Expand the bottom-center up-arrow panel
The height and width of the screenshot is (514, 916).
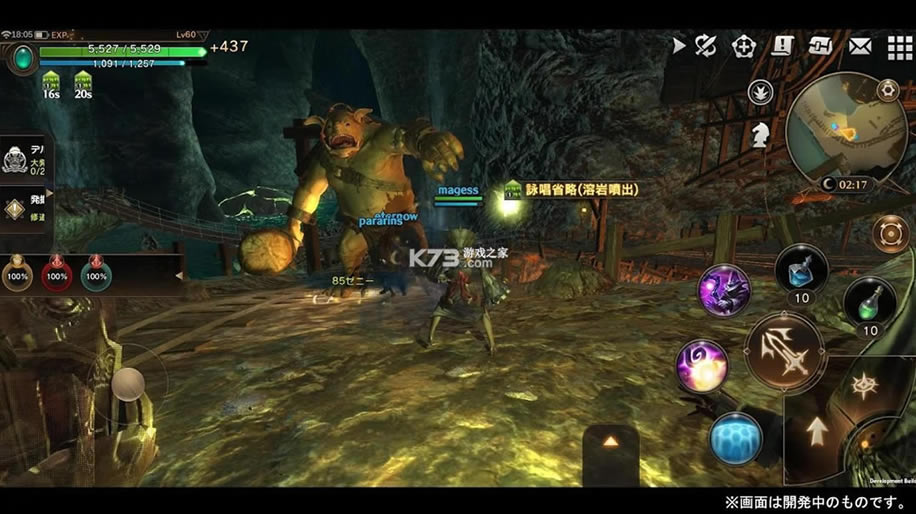click(610, 441)
